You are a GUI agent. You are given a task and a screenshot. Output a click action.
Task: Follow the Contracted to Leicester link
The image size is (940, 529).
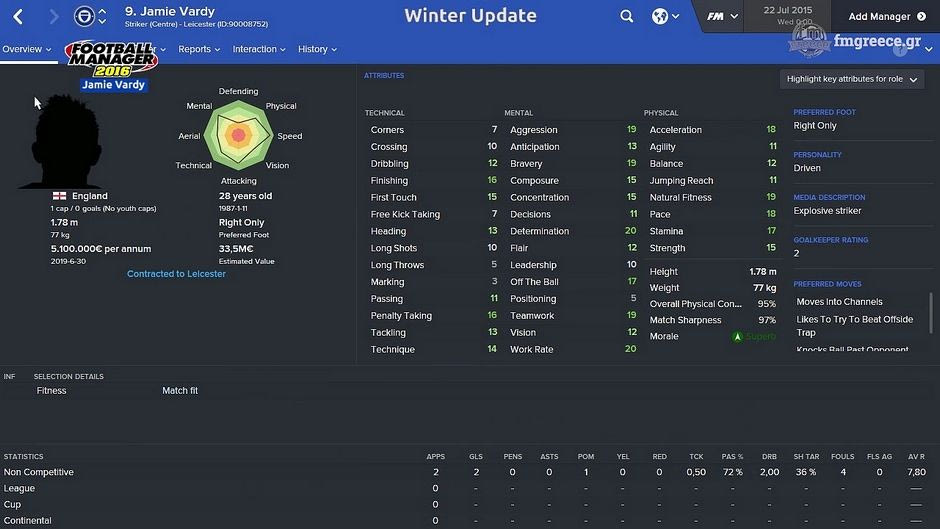pyautogui.click(x=176, y=274)
